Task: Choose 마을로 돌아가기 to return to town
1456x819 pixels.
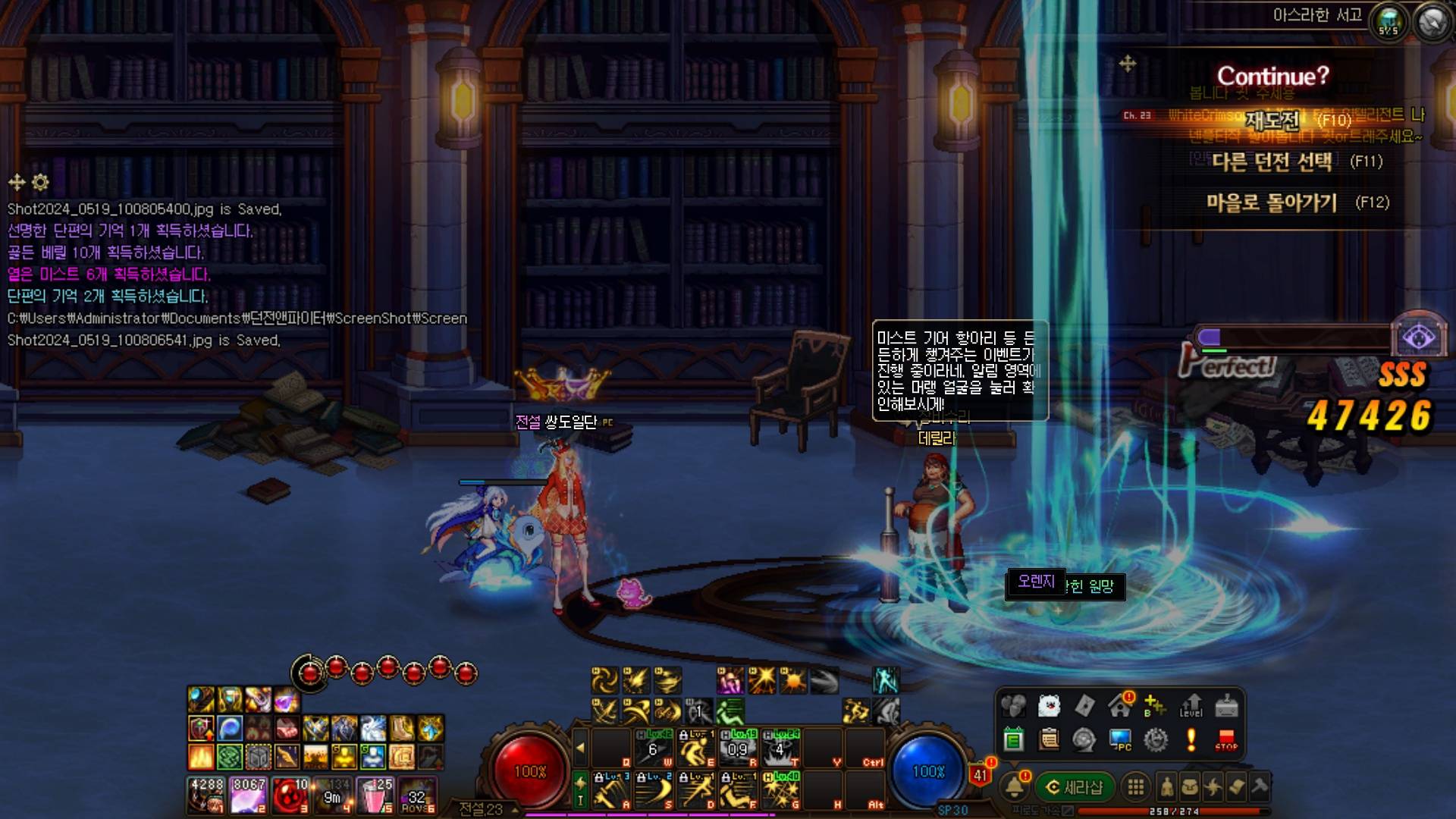Action: coord(1272,202)
